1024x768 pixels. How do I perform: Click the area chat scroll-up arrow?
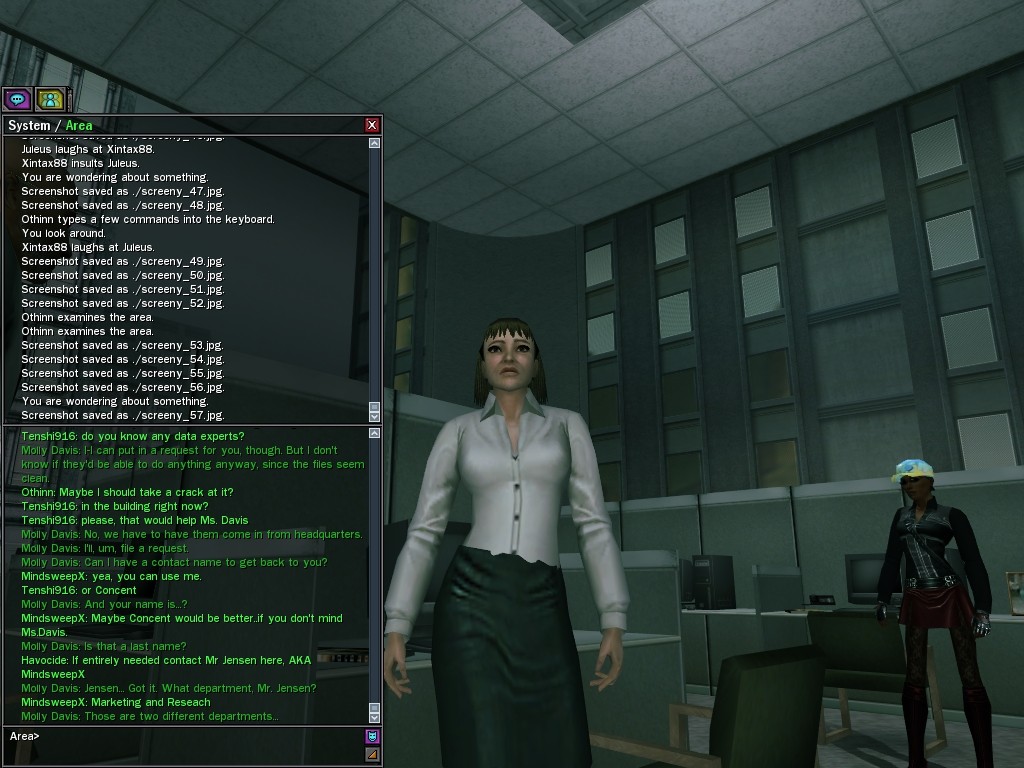click(x=375, y=433)
